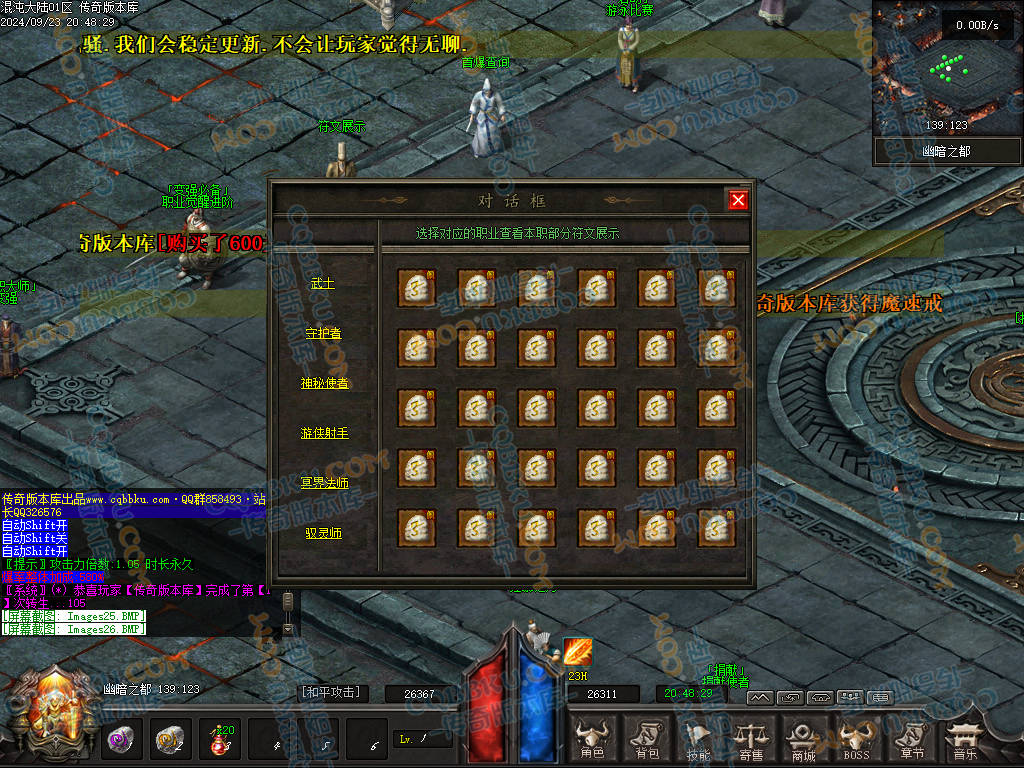Screen dimensions: 1024x768
Task: Select the 游侠射手 class link
Action: pyautogui.click(x=324, y=433)
